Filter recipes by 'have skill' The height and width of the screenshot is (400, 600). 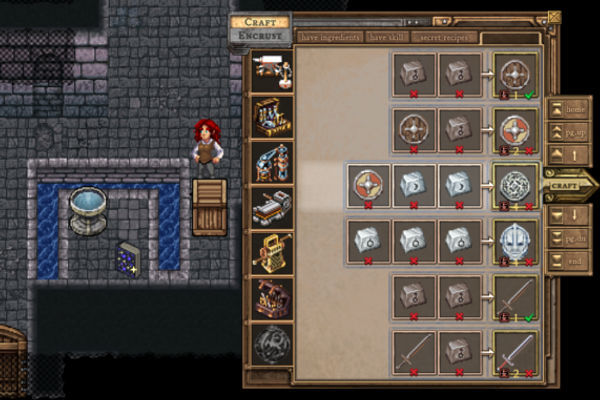pos(390,37)
